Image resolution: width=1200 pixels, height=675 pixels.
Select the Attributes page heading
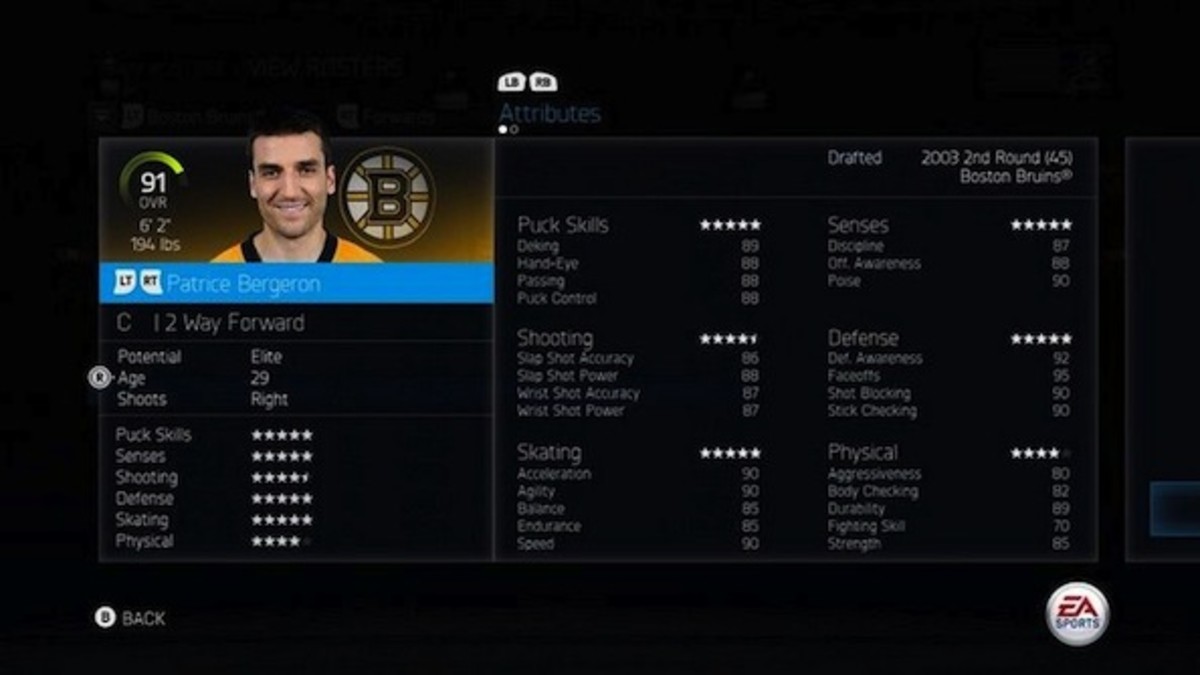pyautogui.click(x=549, y=113)
